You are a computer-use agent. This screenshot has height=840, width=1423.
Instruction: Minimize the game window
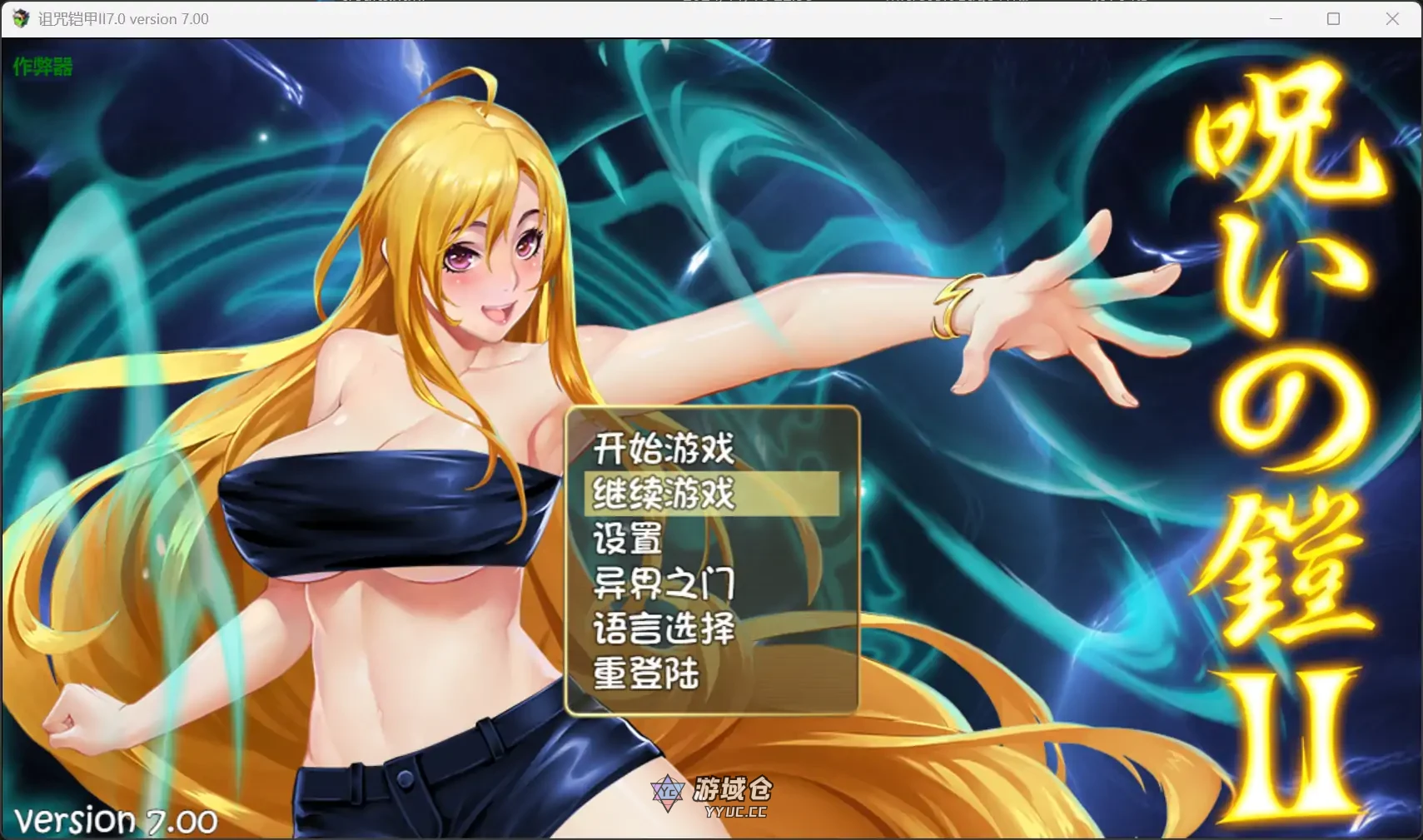(1277, 18)
